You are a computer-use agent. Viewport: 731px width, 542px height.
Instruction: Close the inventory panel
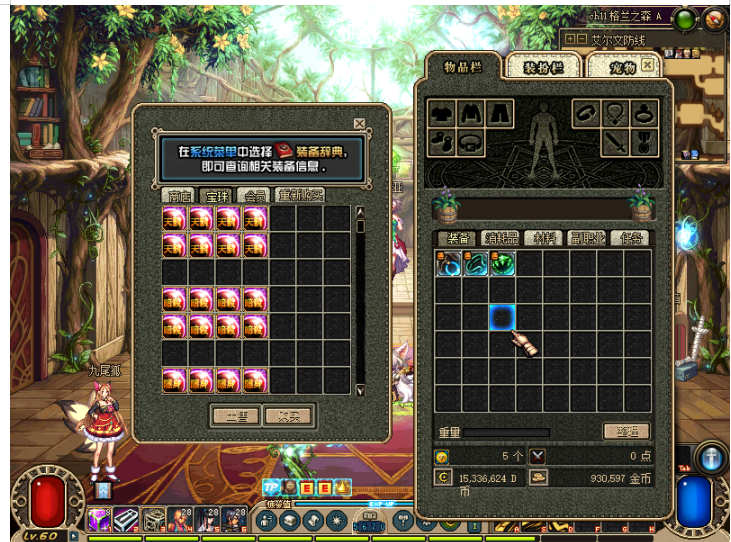coord(648,65)
